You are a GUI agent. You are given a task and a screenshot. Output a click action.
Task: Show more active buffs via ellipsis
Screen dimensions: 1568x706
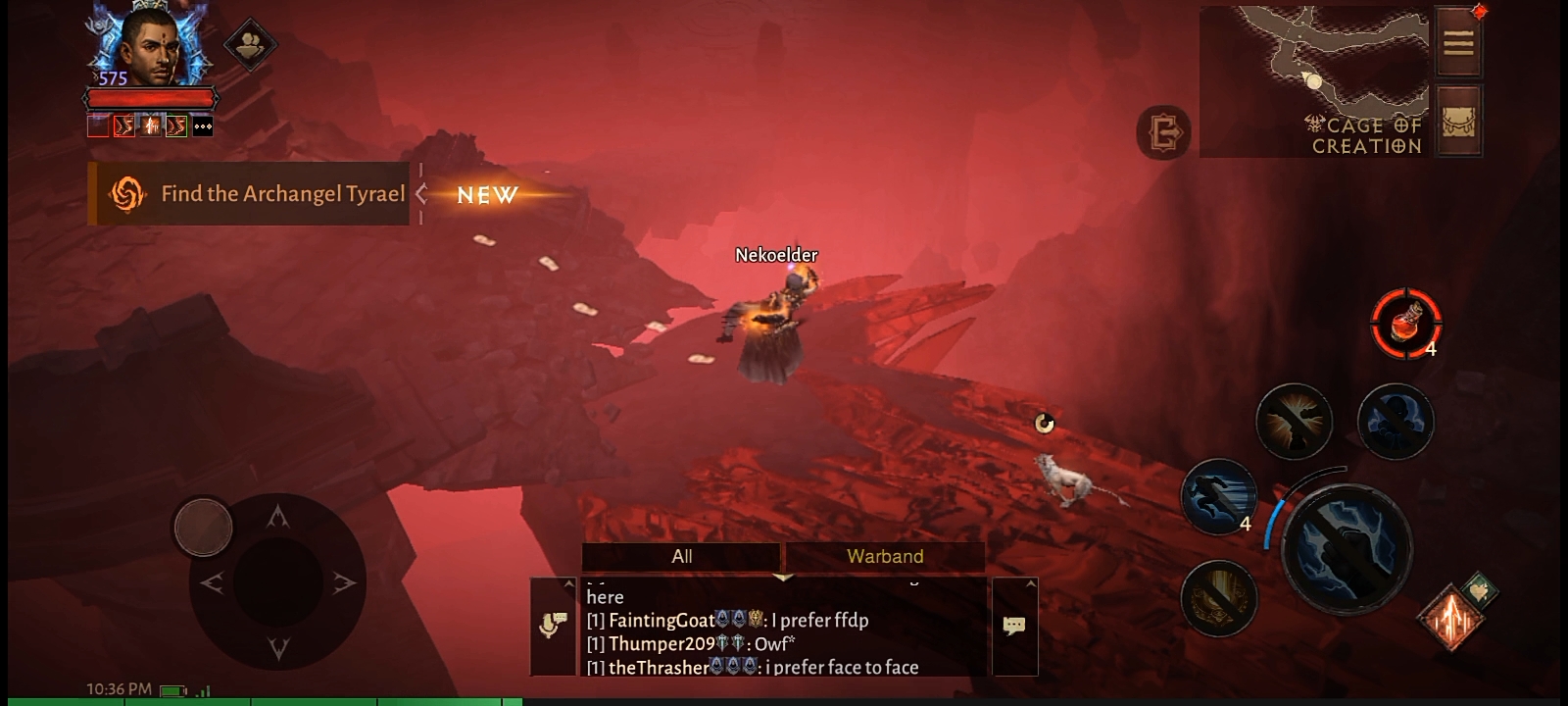point(203,126)
